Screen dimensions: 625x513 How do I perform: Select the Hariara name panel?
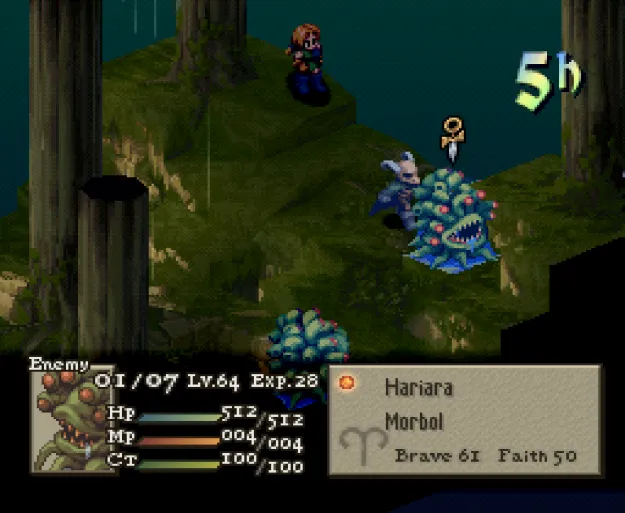click(465, 419)
